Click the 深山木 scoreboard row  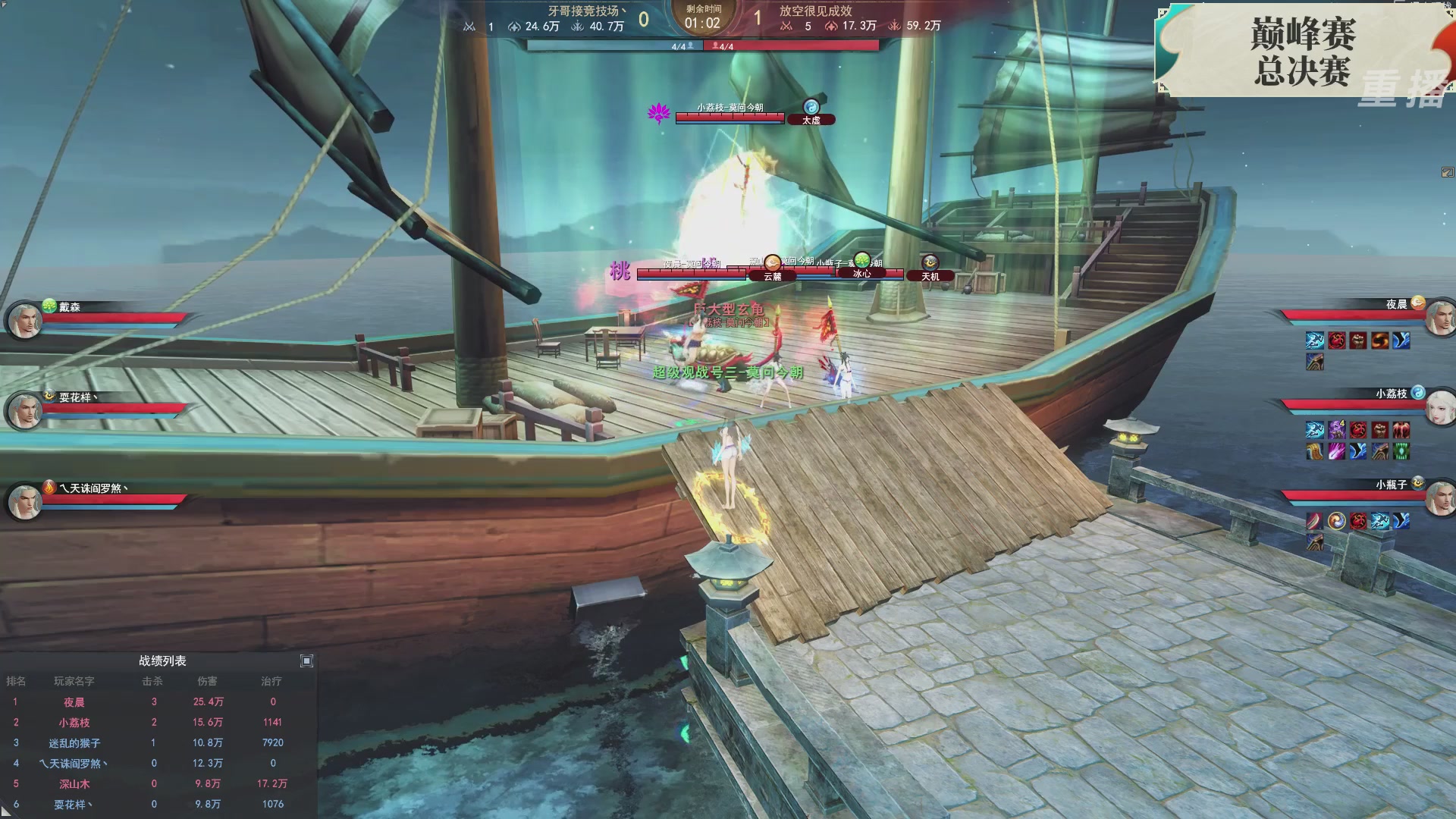[x=74, y=784]
